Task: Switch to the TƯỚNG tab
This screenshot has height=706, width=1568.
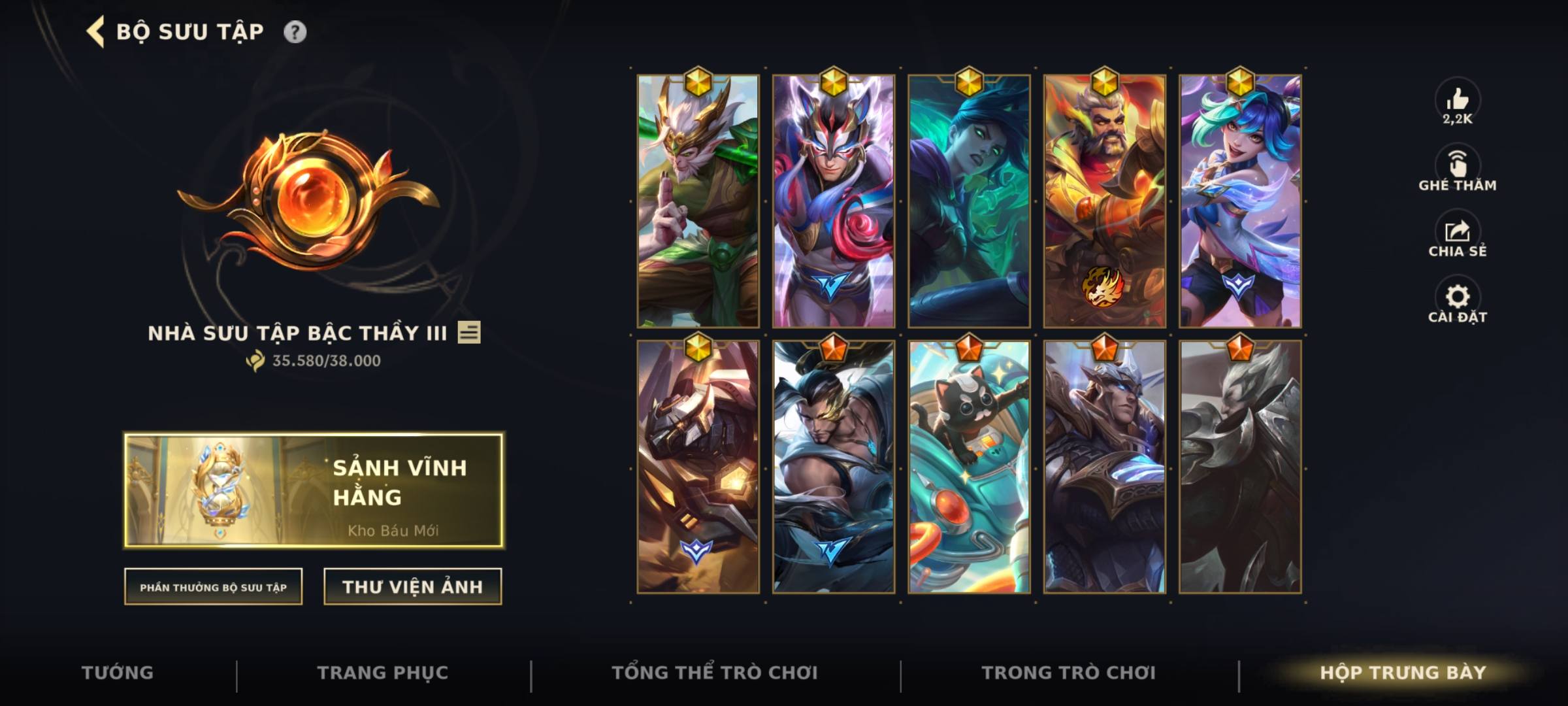Action: (x=116, y=672)
